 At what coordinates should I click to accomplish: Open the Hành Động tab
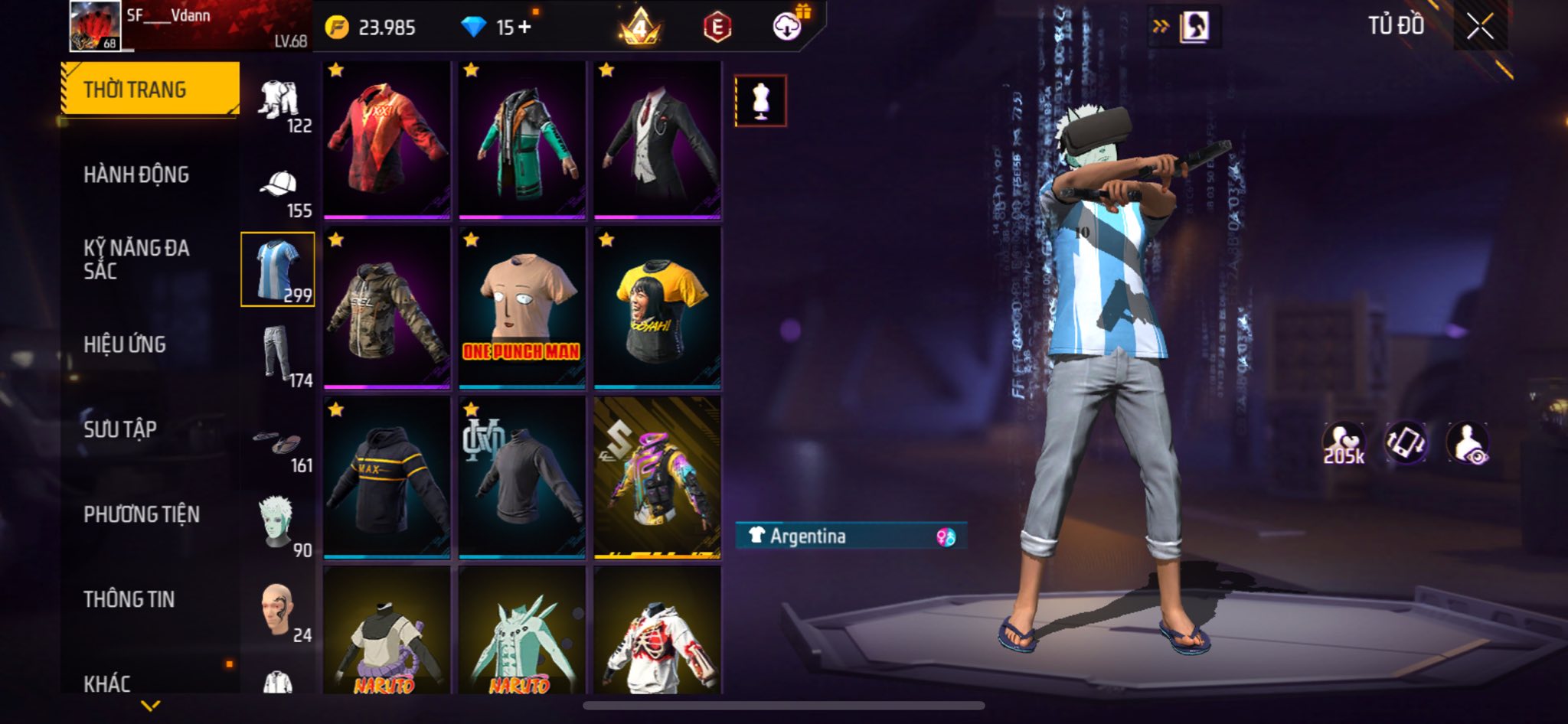coord(136,174)
